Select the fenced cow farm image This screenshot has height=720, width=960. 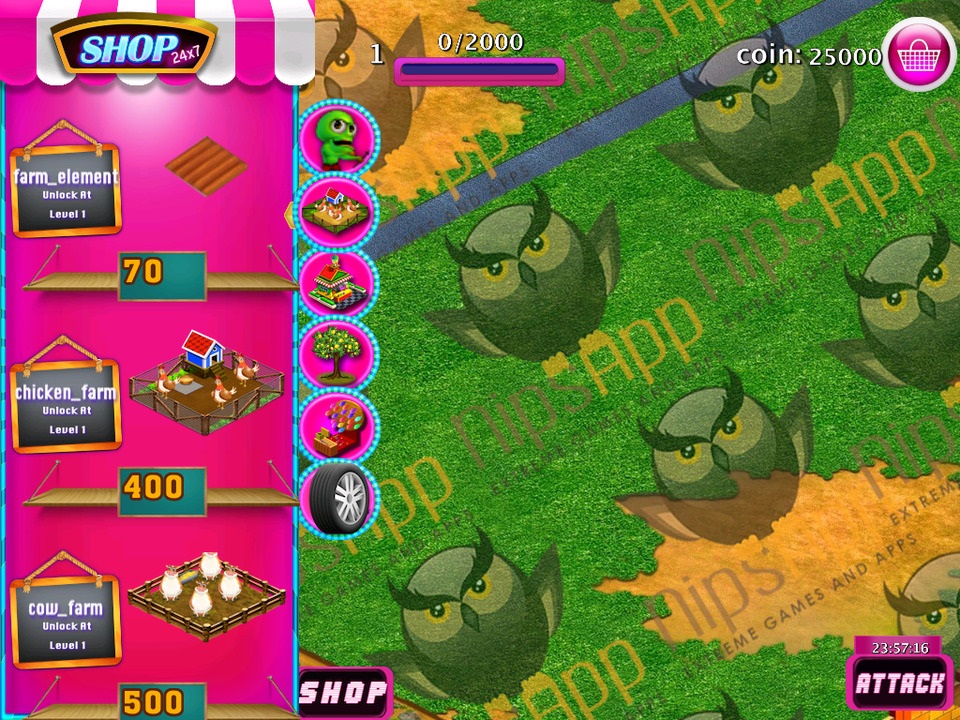click(x=206, y=593)
